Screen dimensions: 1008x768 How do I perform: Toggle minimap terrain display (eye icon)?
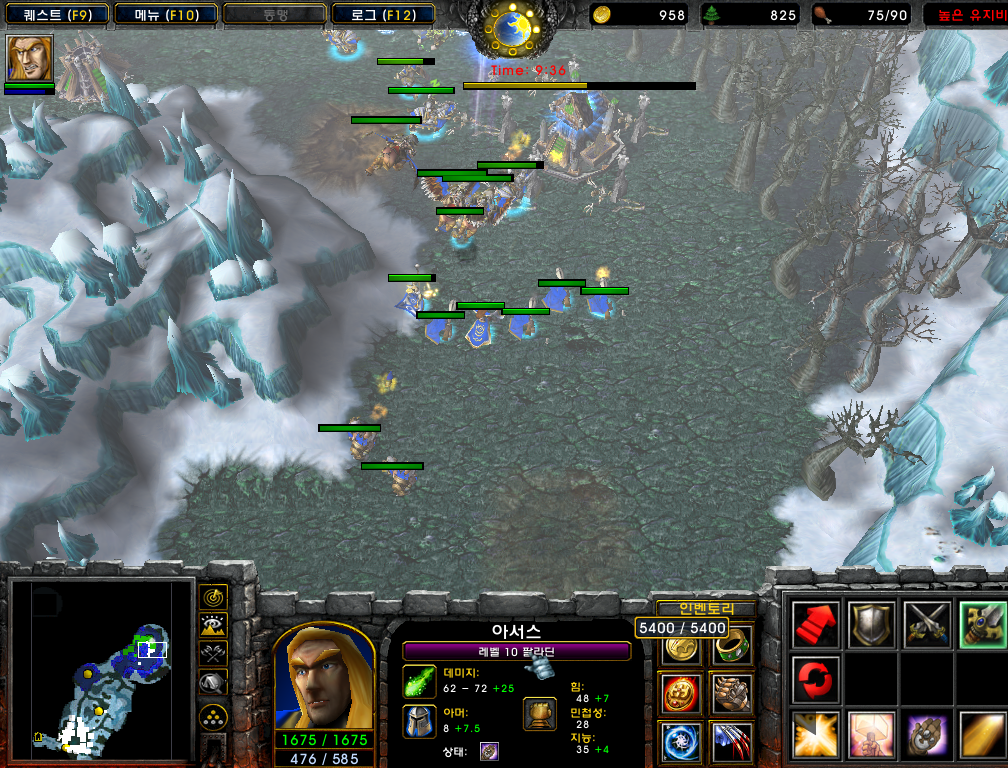click(x=213, y=626)
